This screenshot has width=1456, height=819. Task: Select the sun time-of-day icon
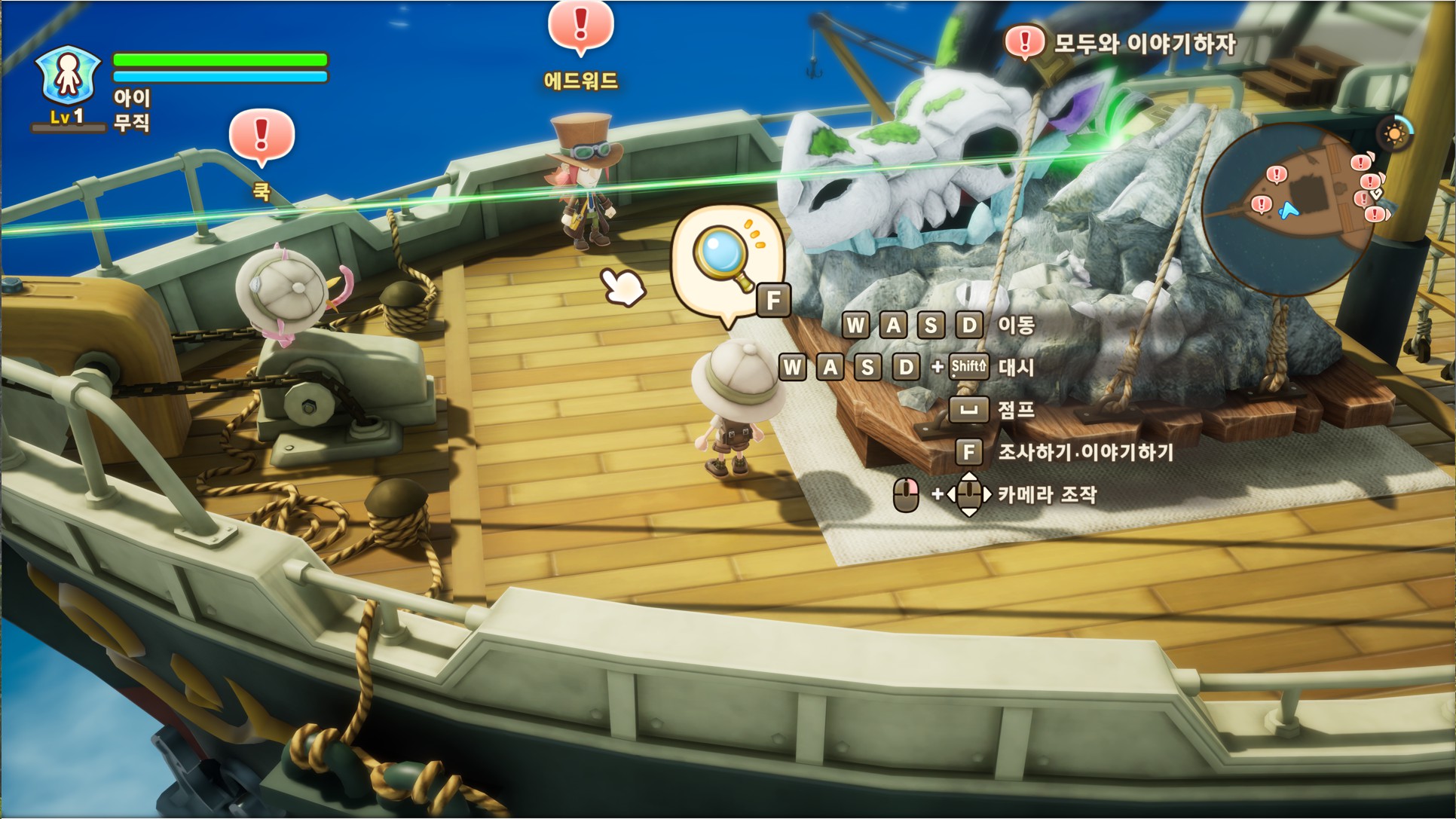coord(1393,134)
